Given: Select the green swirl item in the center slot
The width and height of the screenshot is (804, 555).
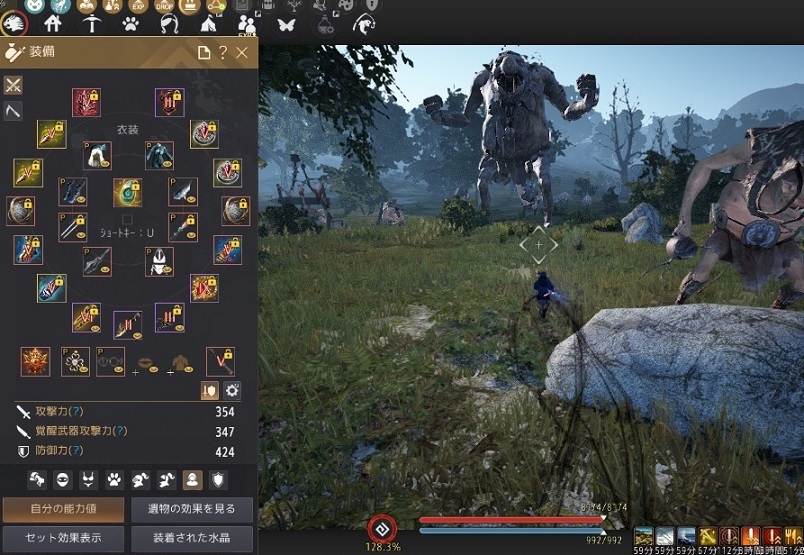Looking at the screenshot, I should 127,191.
